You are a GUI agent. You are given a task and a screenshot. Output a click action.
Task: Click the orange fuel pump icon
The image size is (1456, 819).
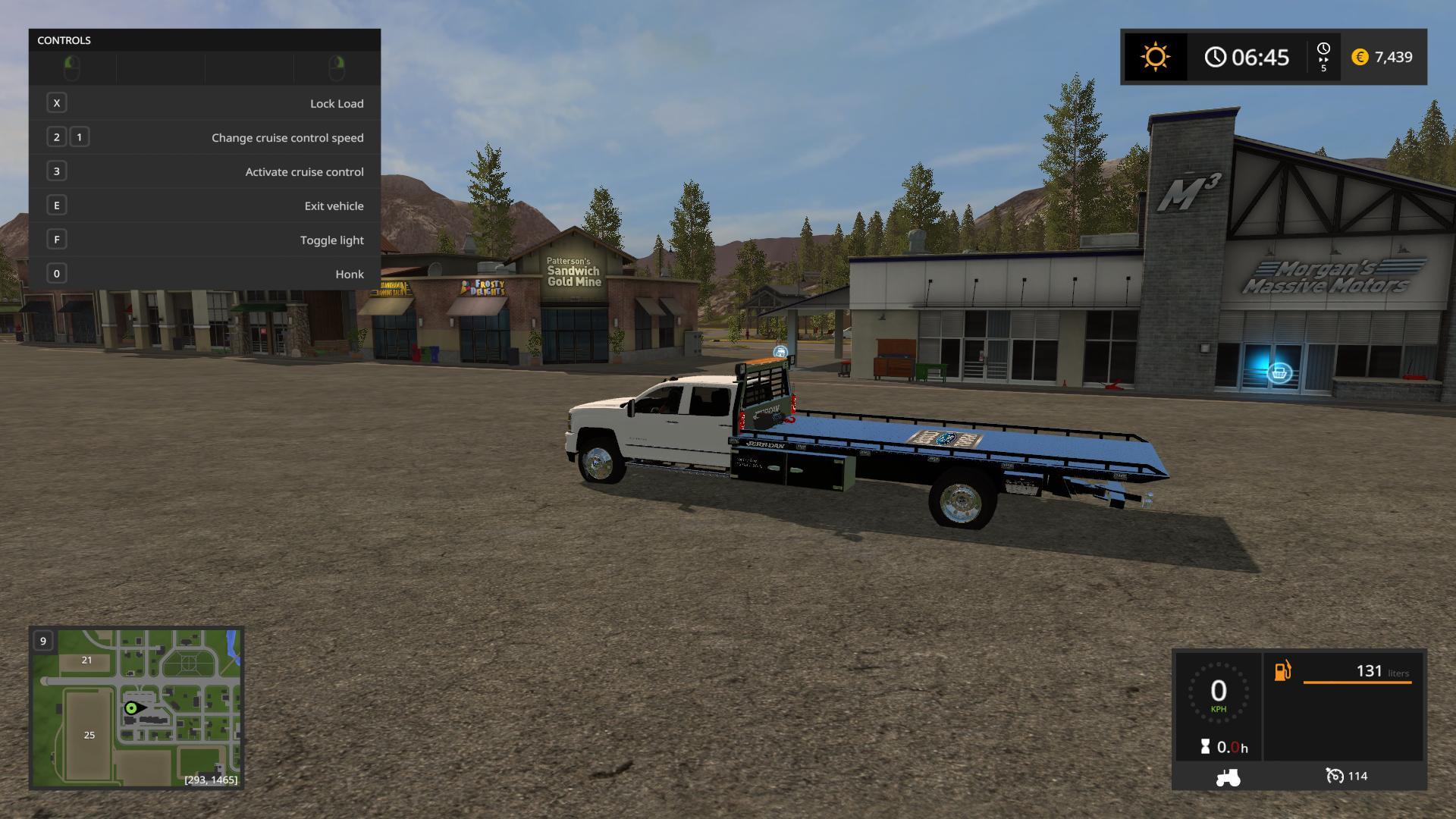1282,671
